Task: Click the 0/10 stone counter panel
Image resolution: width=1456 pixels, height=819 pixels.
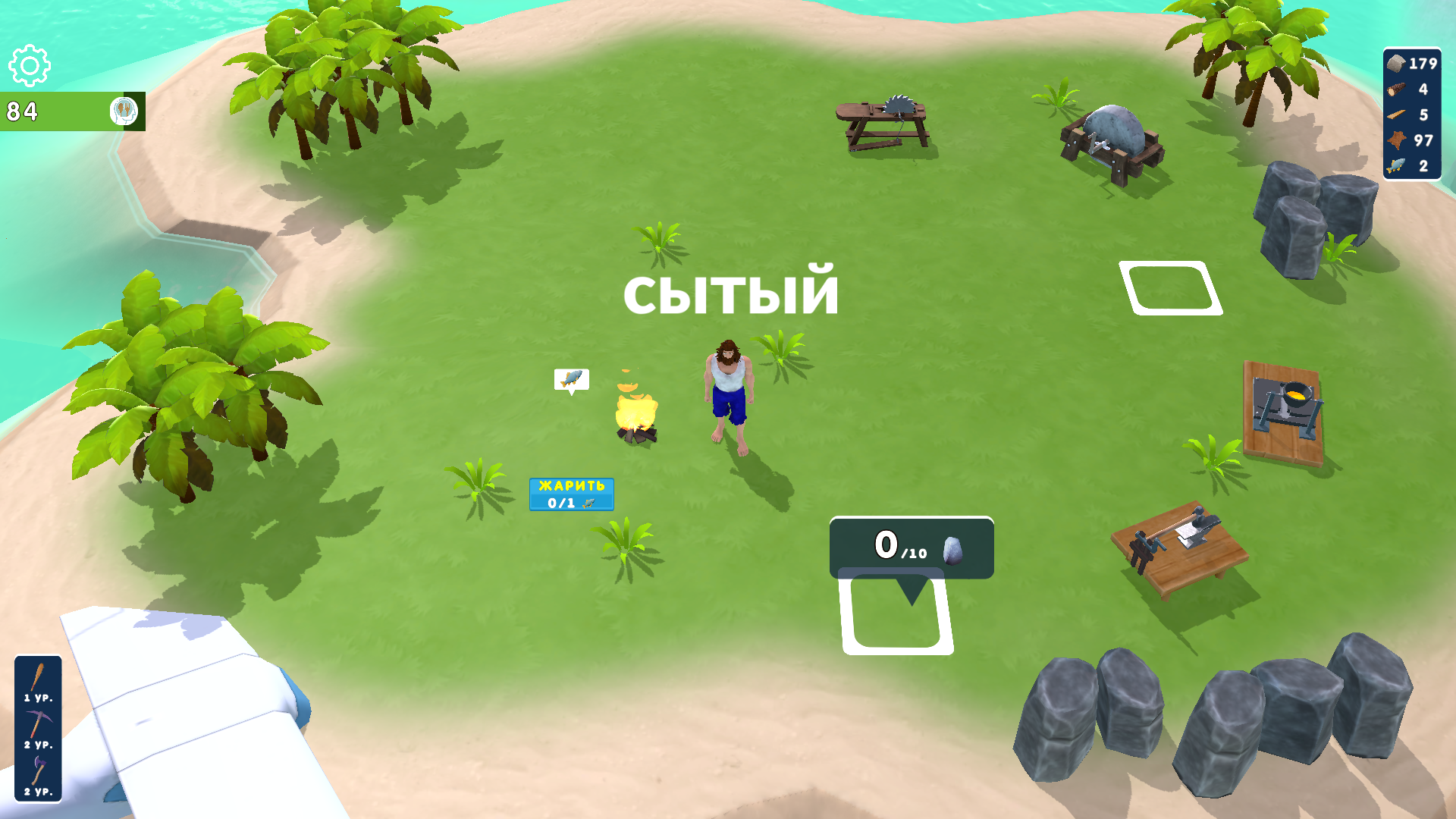Action: click(x=910, y=548)
